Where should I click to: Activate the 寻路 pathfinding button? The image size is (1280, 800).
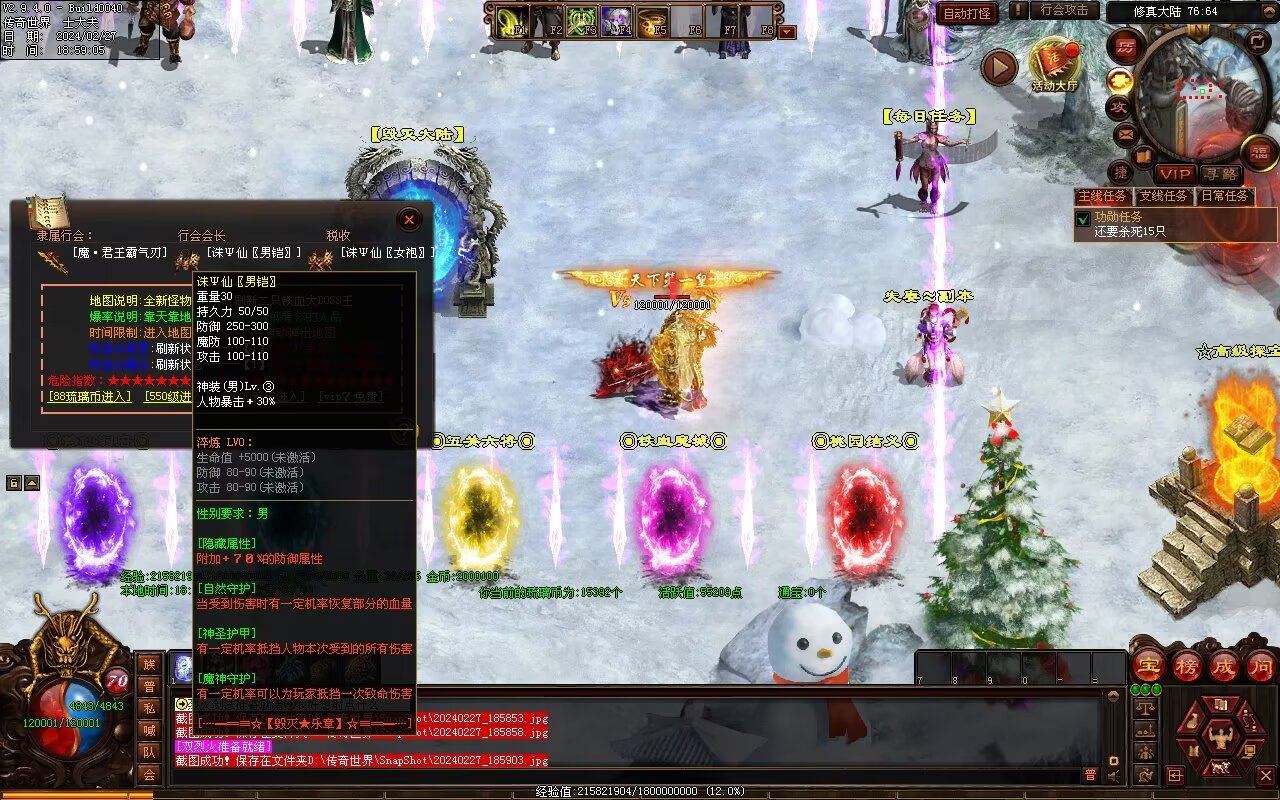click(x=1219, y=174)
